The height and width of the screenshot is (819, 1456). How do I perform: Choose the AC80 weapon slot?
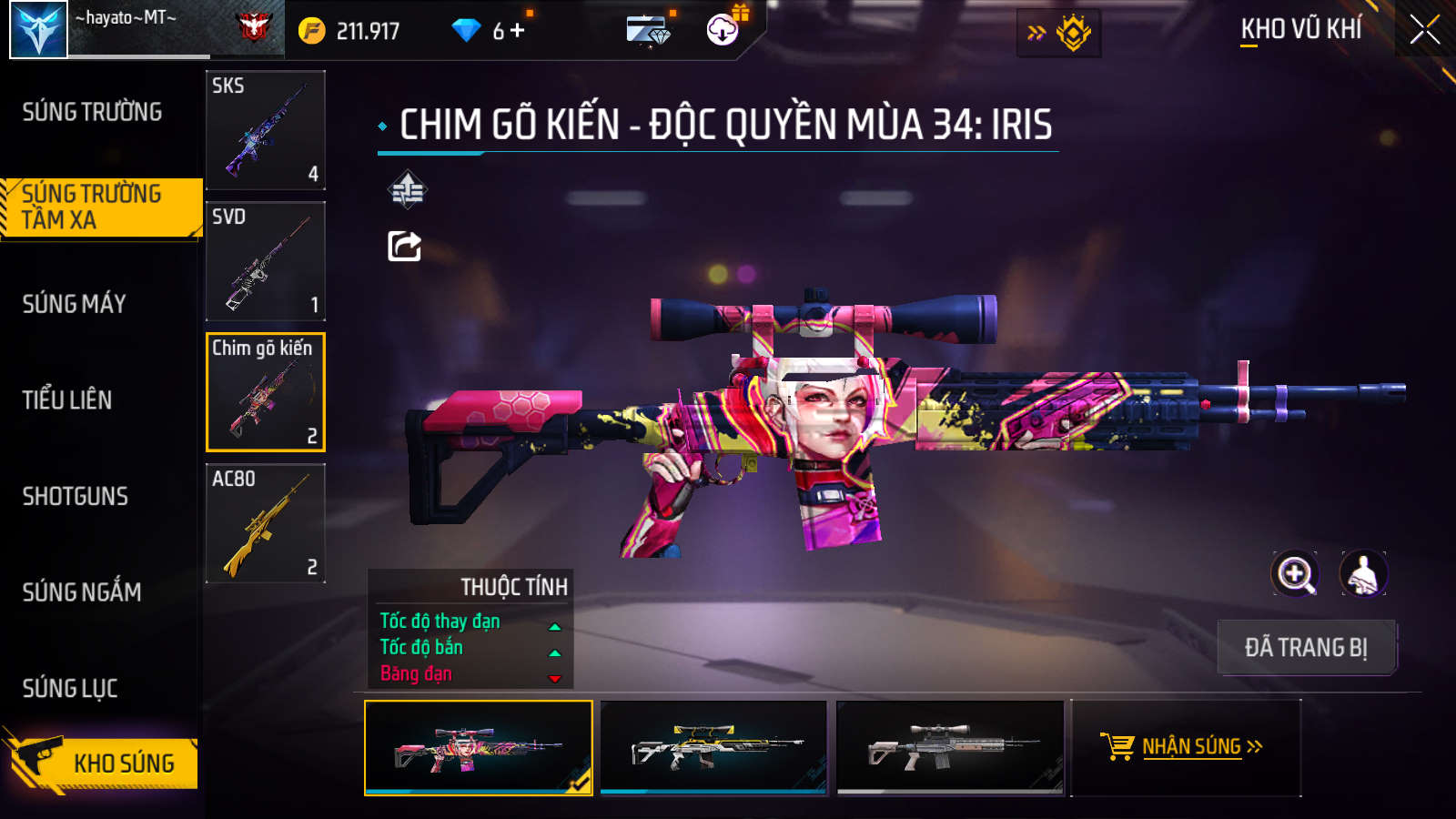pyautogui.click(x=266, y=523)
